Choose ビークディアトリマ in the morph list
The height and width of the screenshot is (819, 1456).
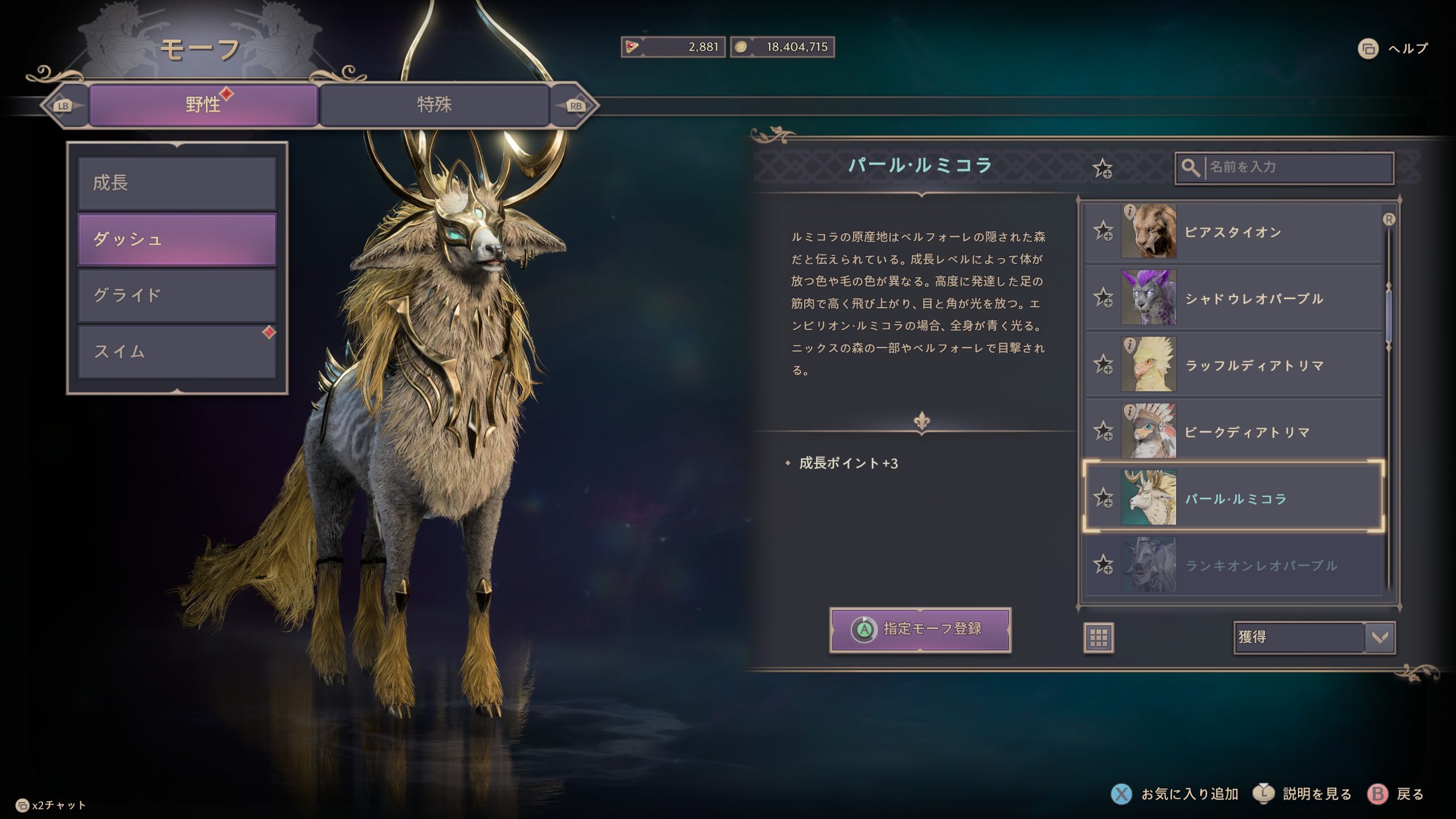(1251, 432)
